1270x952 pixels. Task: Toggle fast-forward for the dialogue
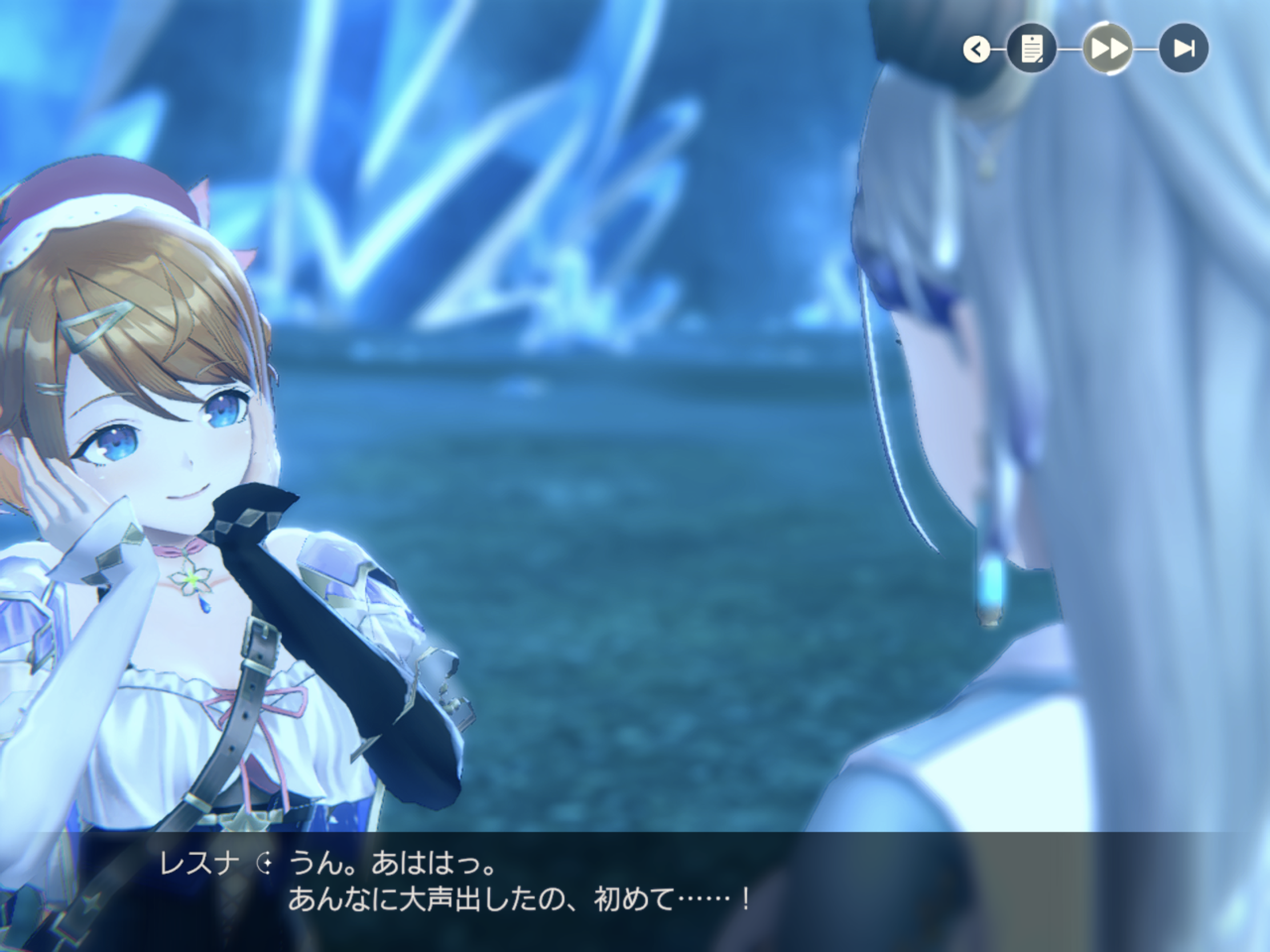(x=1107, y=49)
